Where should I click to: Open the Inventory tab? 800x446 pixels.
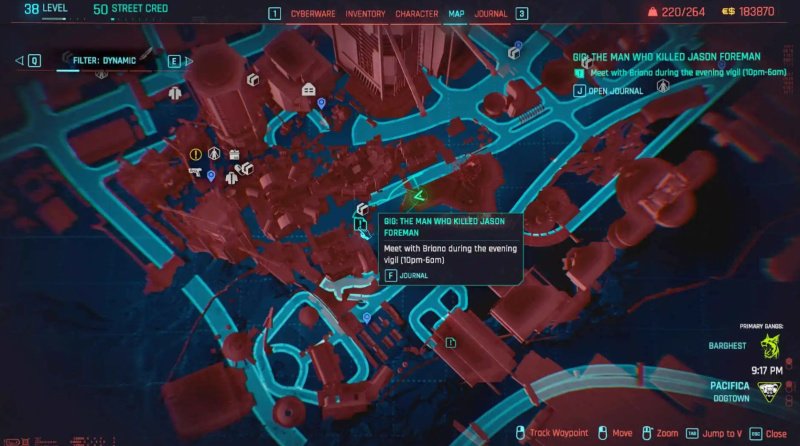pyautogui.click(x=364, y=14)
